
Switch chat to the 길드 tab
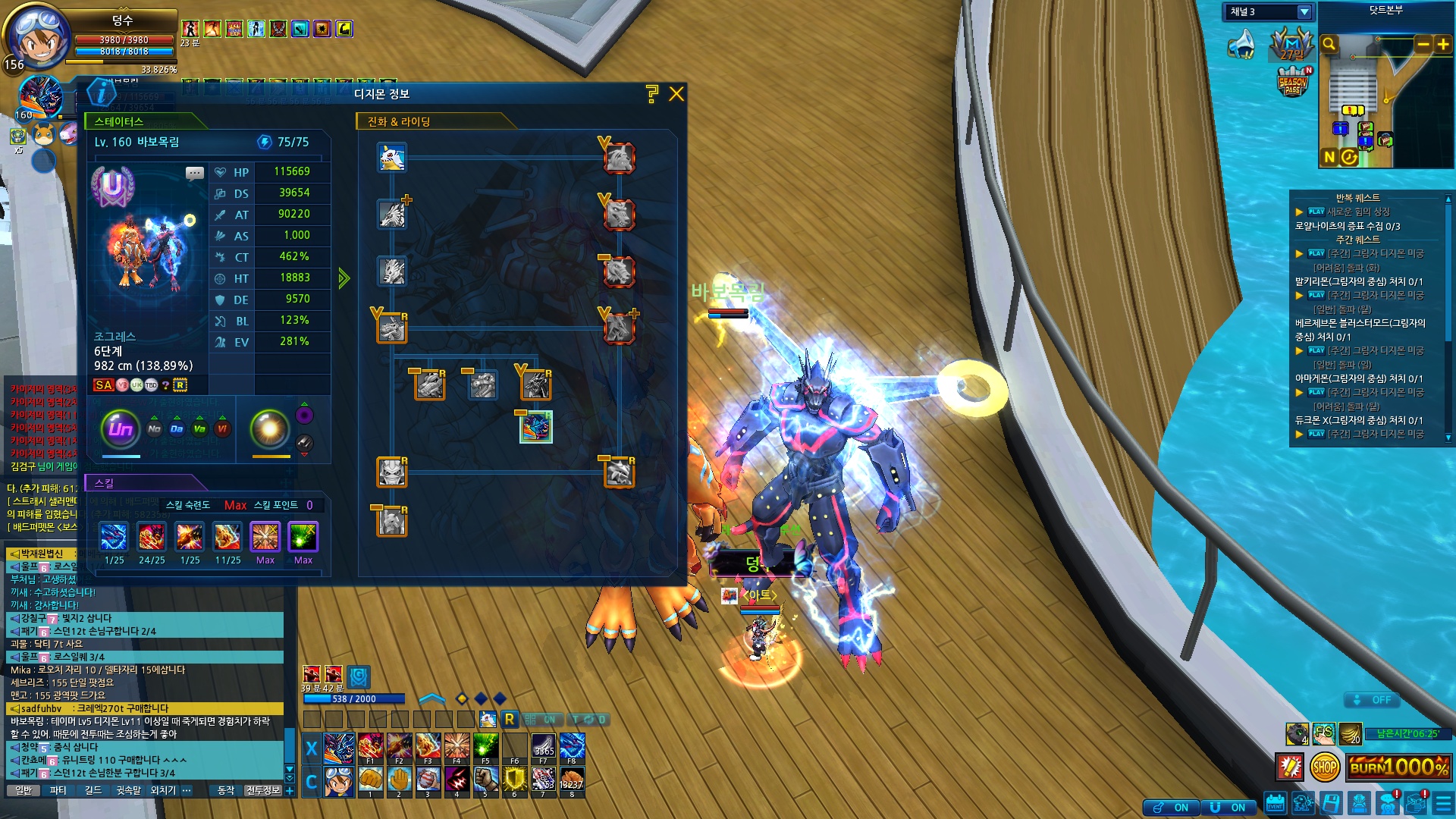pos(93,790)
